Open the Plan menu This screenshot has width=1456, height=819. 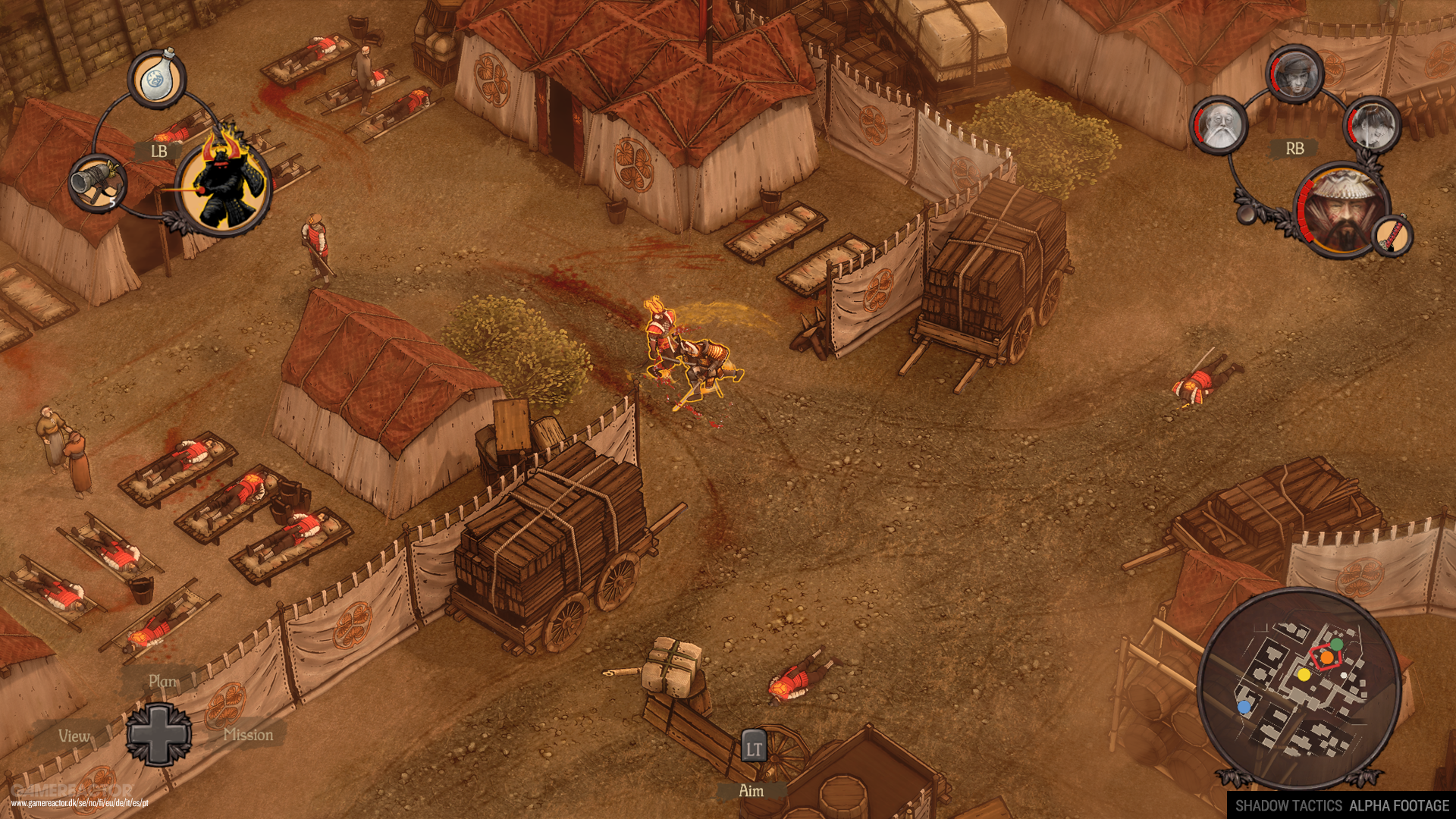click(162, 682)
